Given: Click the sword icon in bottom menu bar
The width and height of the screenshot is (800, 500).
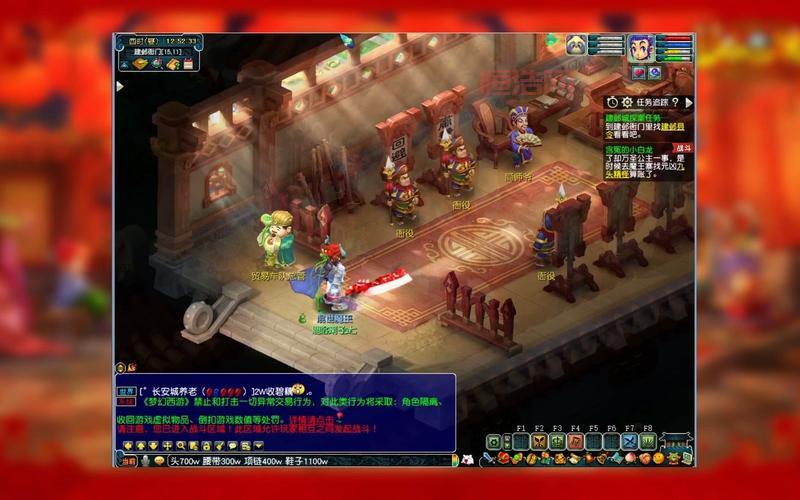Looking at the screenshot, I should (489, 459).
